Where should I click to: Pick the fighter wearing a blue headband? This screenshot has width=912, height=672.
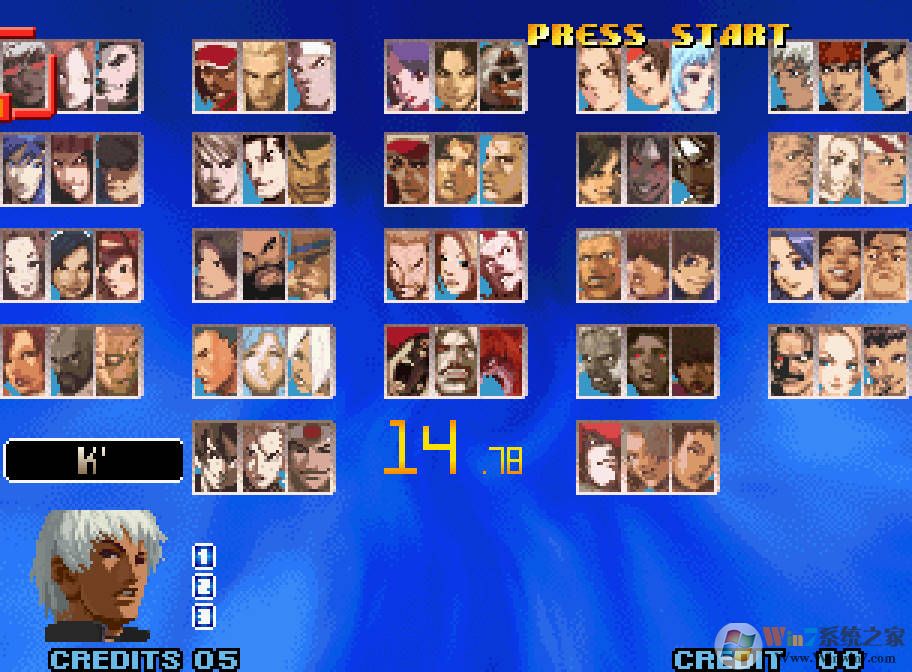(310, 265)
